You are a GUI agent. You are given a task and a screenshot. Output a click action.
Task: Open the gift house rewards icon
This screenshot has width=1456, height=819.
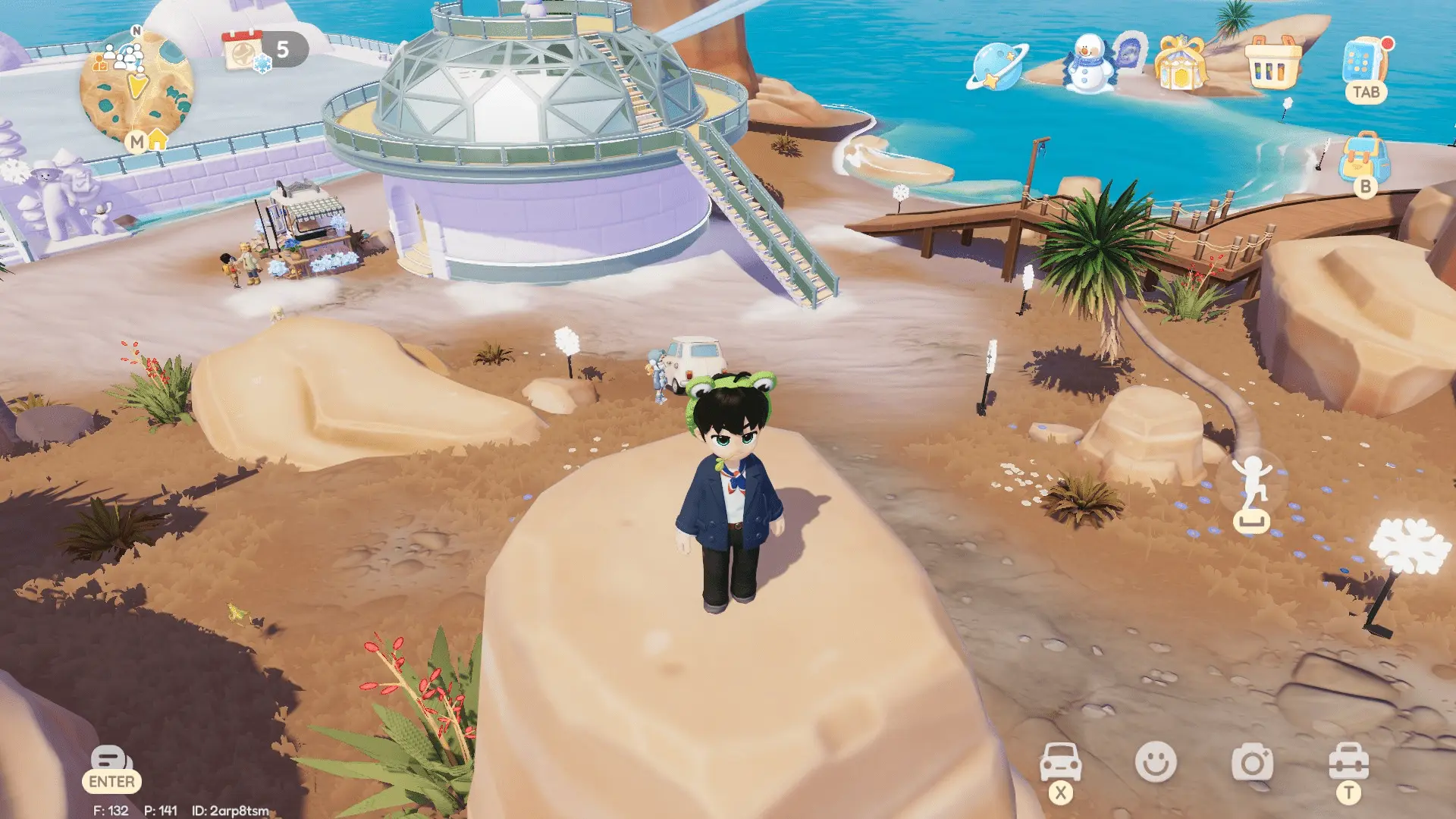pos(1179,64)
